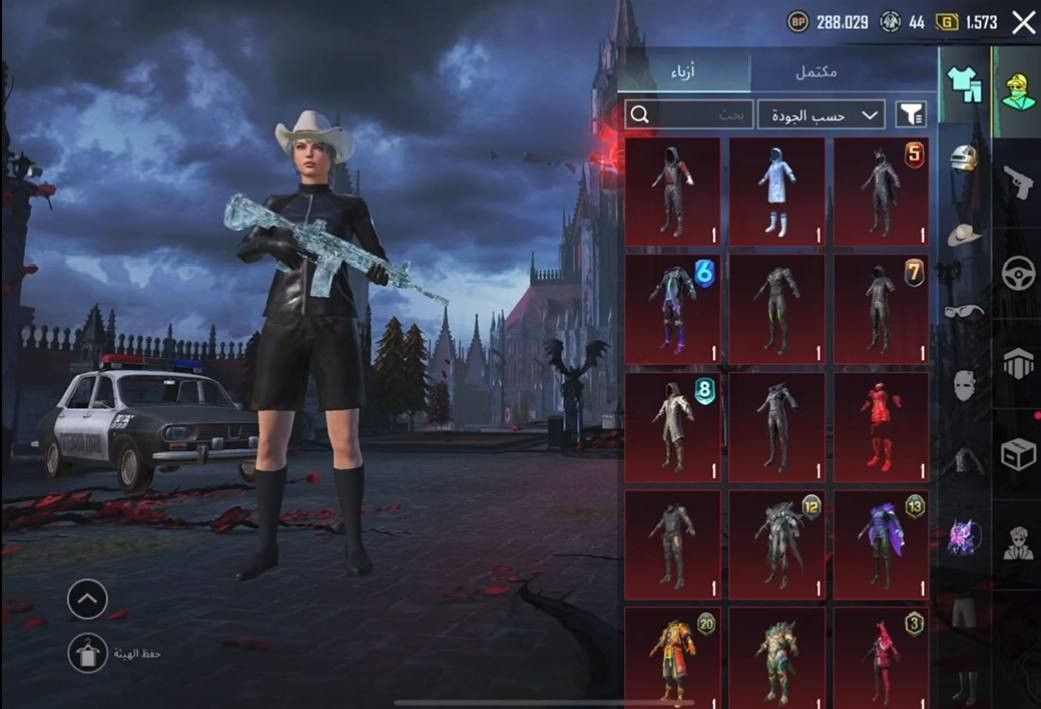Show the pistol weapon skins category
The width and height of the screenshot is (1041, 709).
pyautogui.click(x=1017, y=183)
